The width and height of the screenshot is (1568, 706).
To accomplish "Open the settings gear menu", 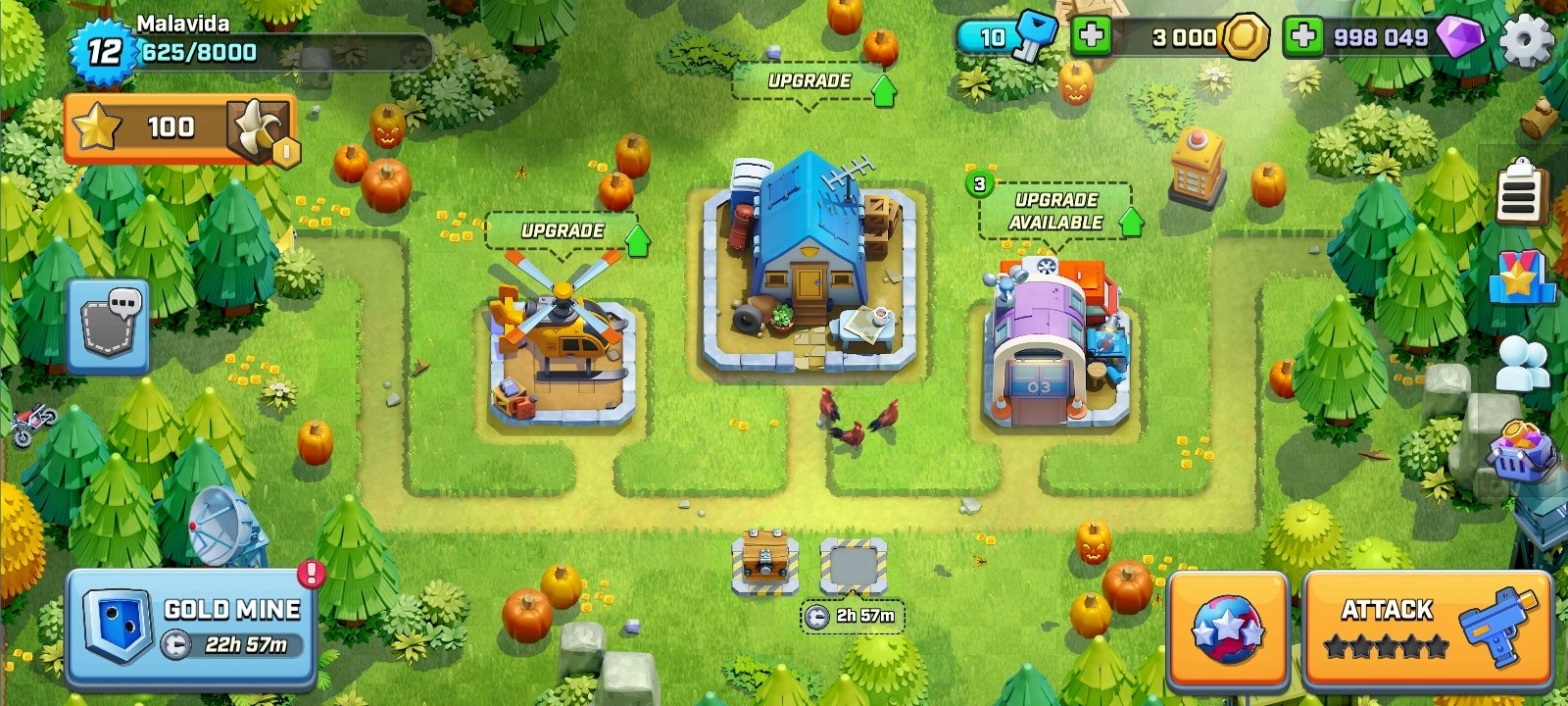I will tap(1526, 40).
